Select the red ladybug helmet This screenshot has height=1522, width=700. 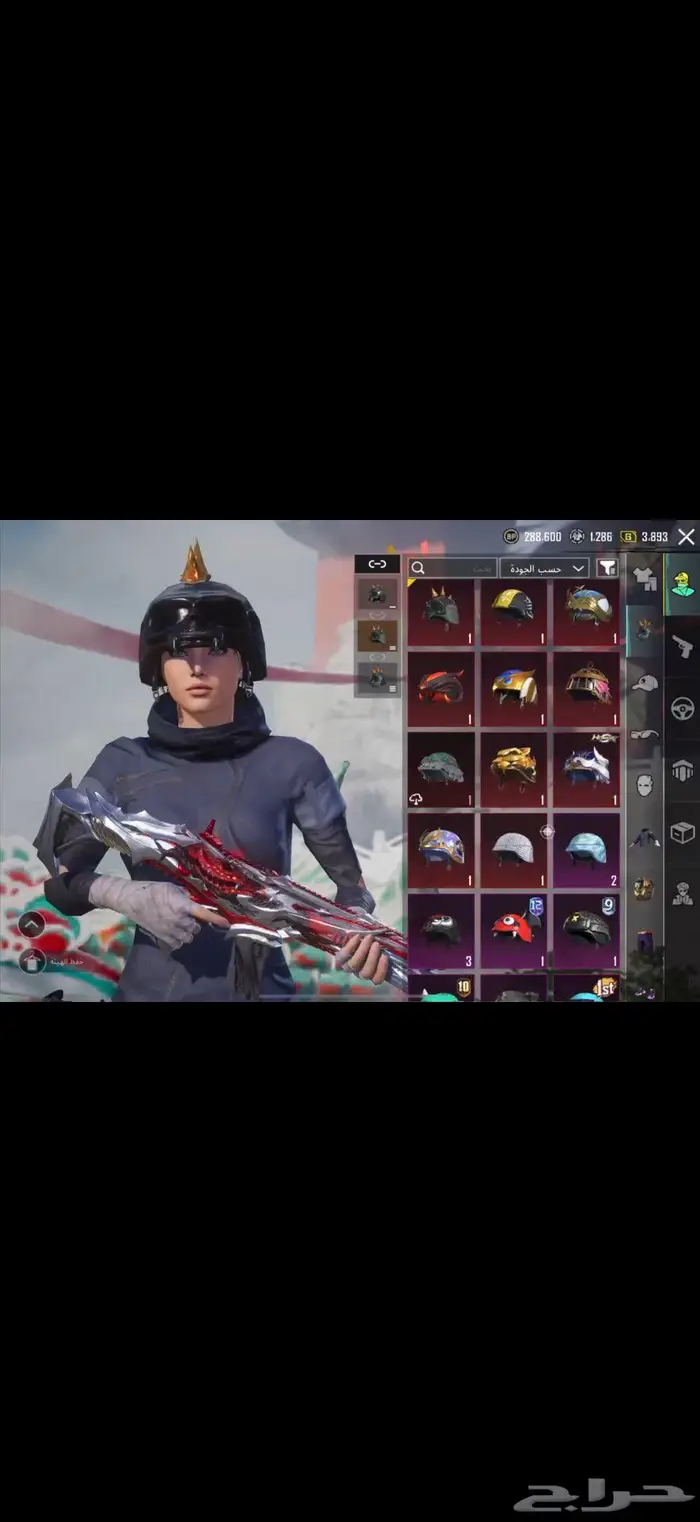513,926
